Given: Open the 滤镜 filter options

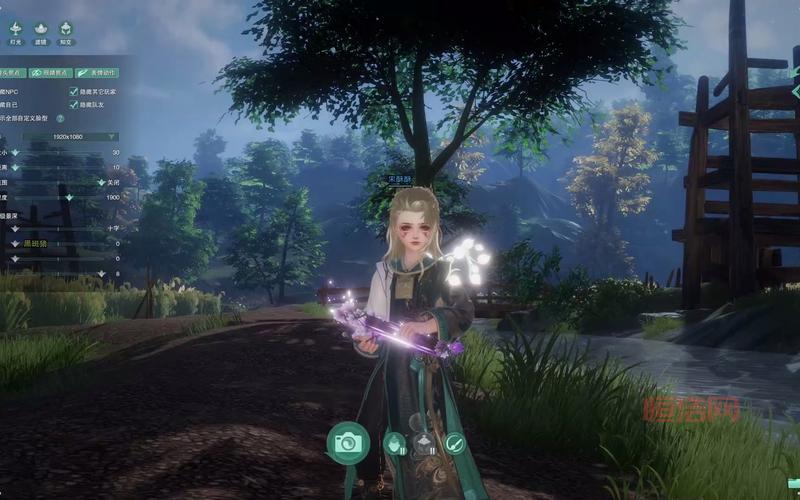Looking at the screenshot, I should pyautogui.click(x=41, y=29).
